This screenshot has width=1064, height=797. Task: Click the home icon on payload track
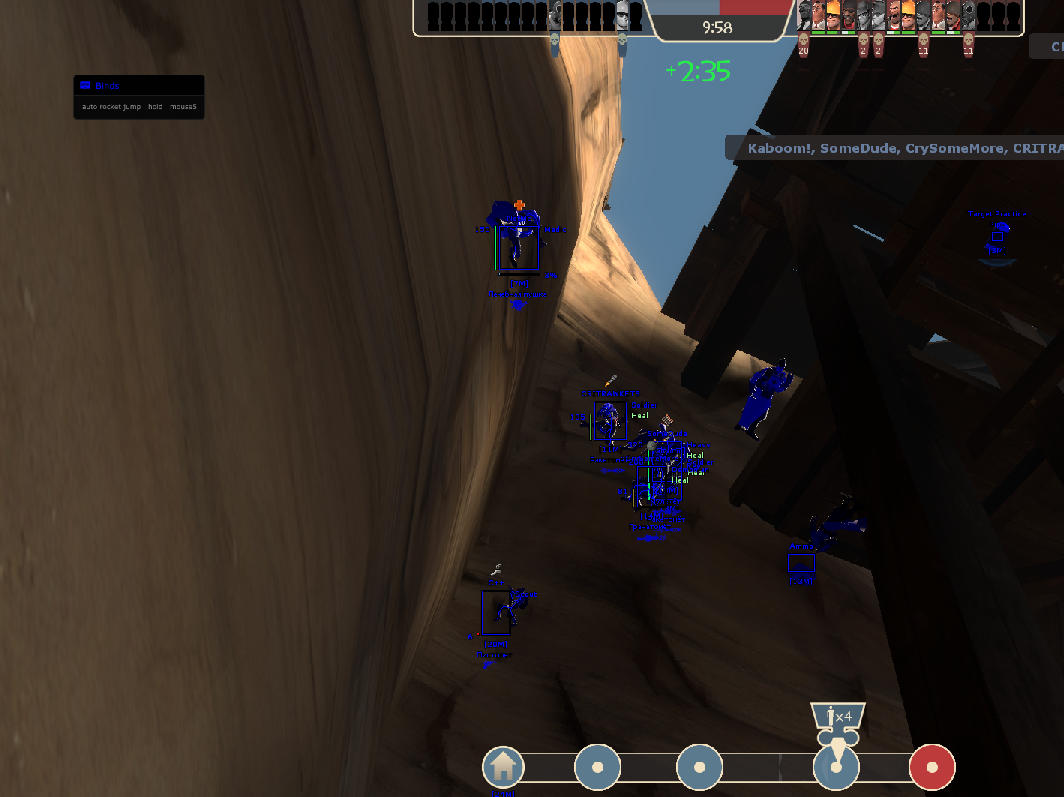click(503, 767)
